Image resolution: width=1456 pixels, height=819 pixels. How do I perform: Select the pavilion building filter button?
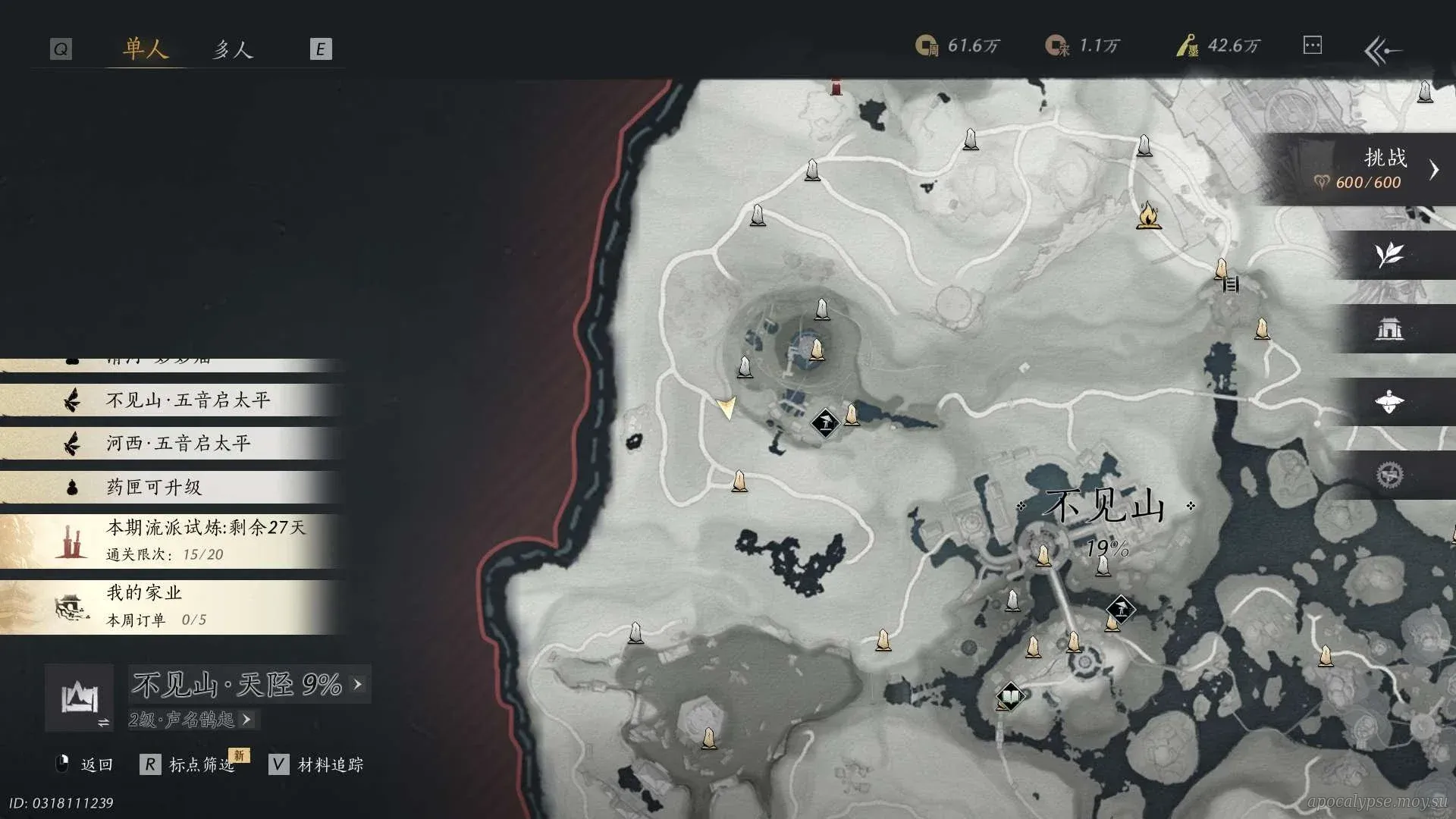pos(1389,328)
